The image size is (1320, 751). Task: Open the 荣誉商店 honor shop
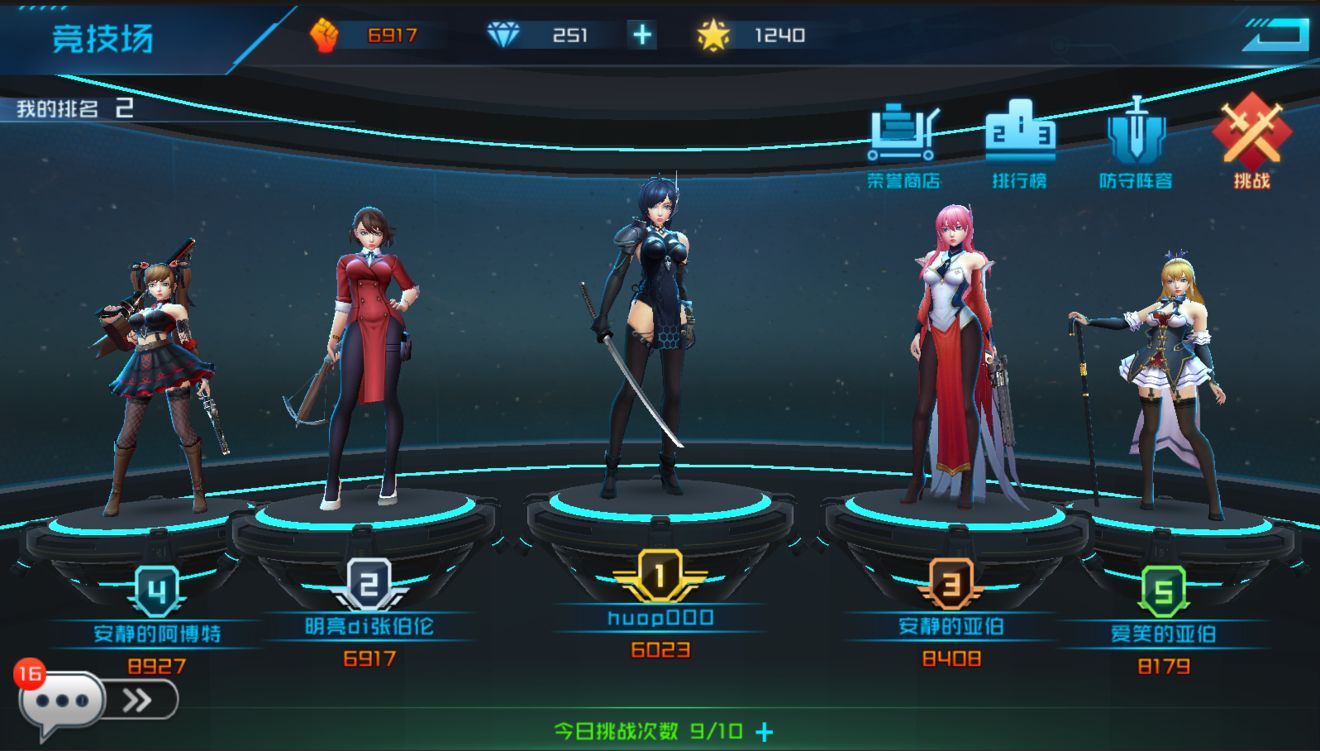coord(904,143)
